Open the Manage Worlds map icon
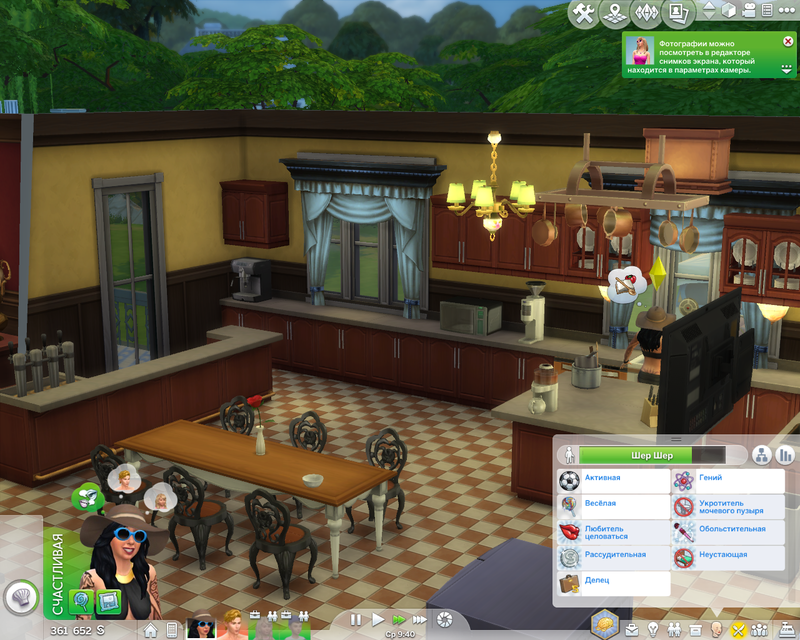Viewport: 800px width, 640px height. pyautogui.click(x=618, y=14)
